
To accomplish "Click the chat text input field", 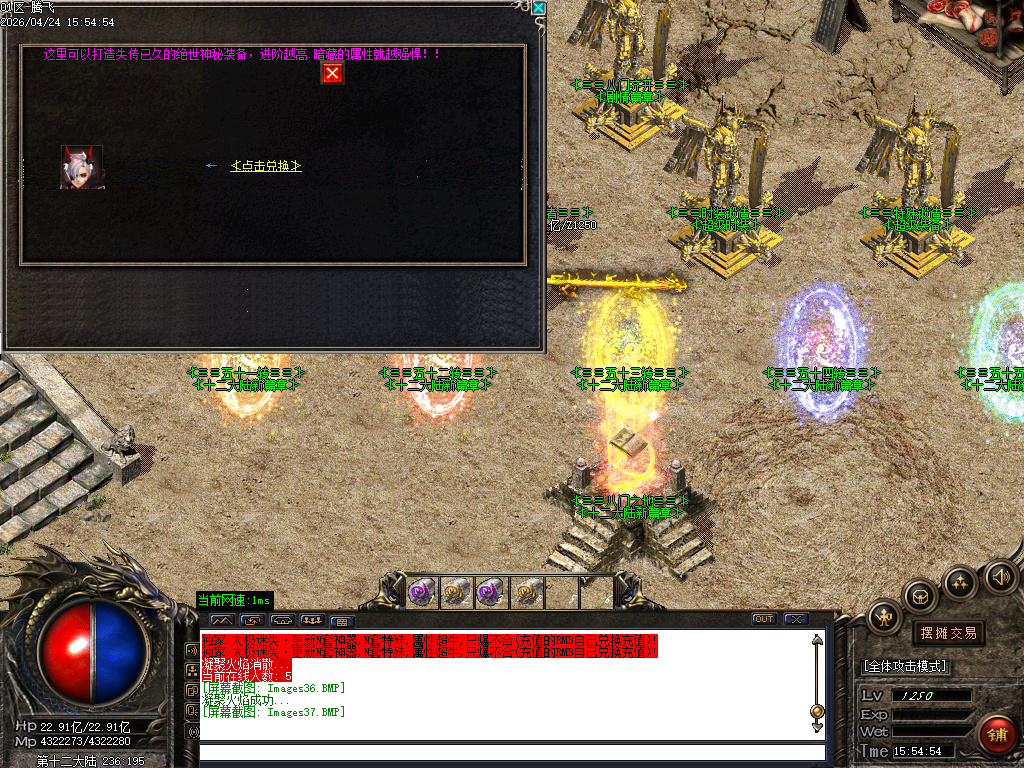I will pyautogui.click(x=512, y=752).
